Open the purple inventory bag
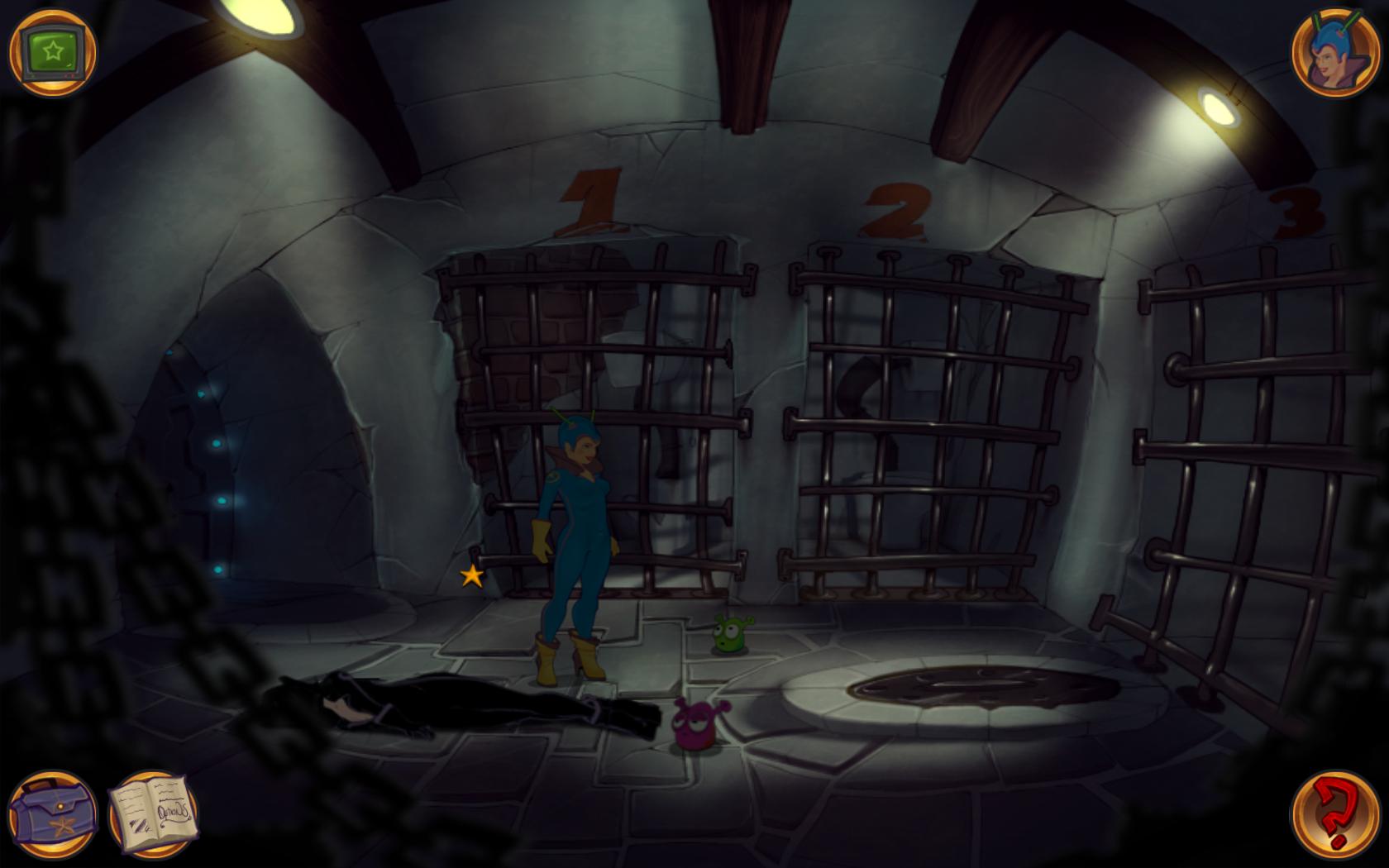Screen dimensions: 1389x868 pos(53,815)
